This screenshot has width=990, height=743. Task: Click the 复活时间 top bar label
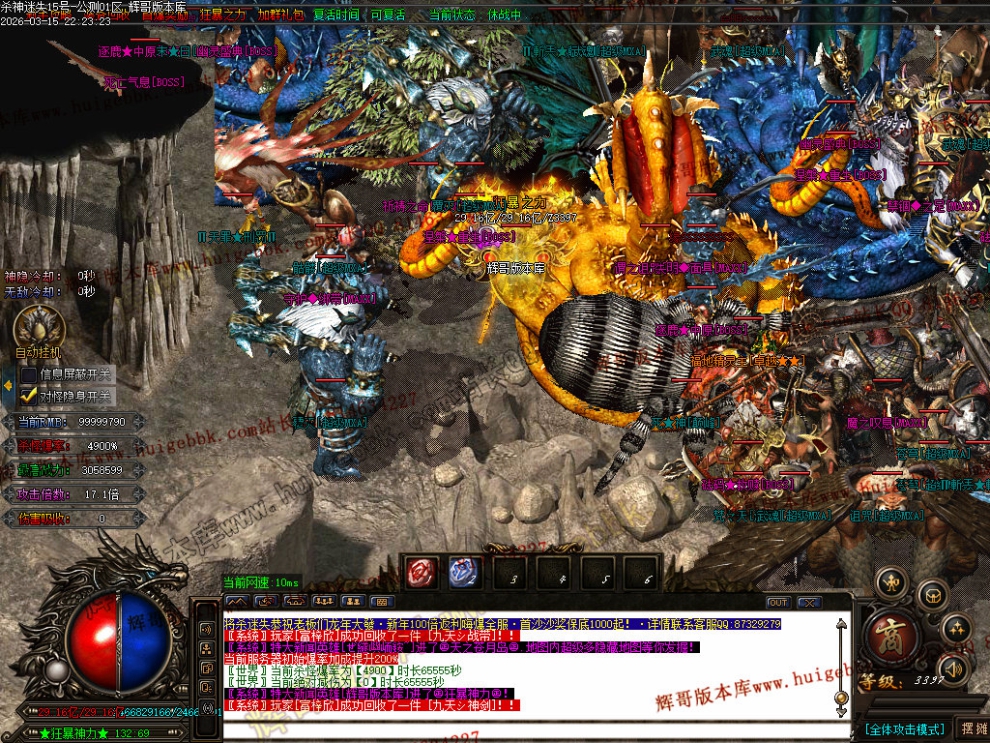click(334, 15)
